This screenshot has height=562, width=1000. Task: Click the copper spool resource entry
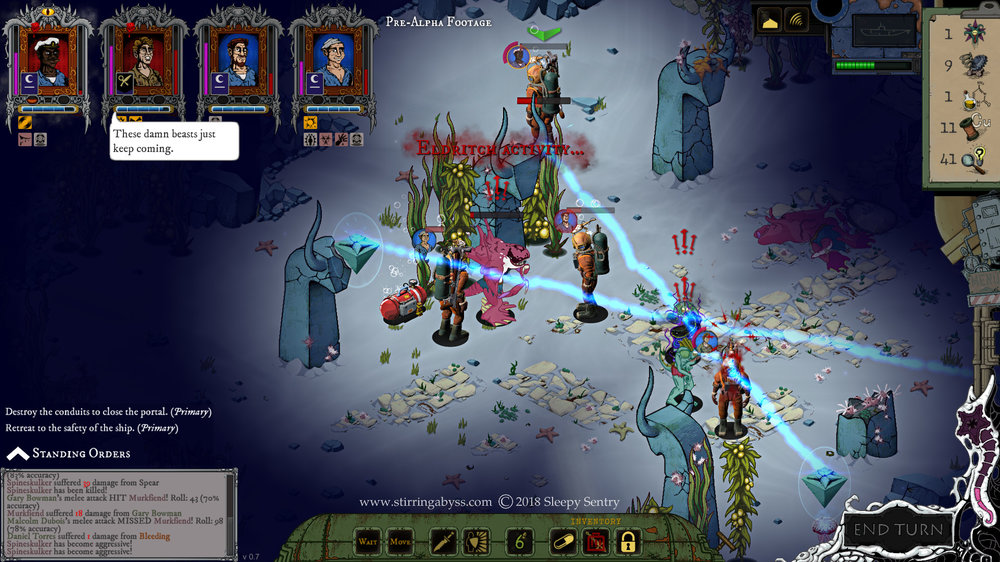[960, 127]
